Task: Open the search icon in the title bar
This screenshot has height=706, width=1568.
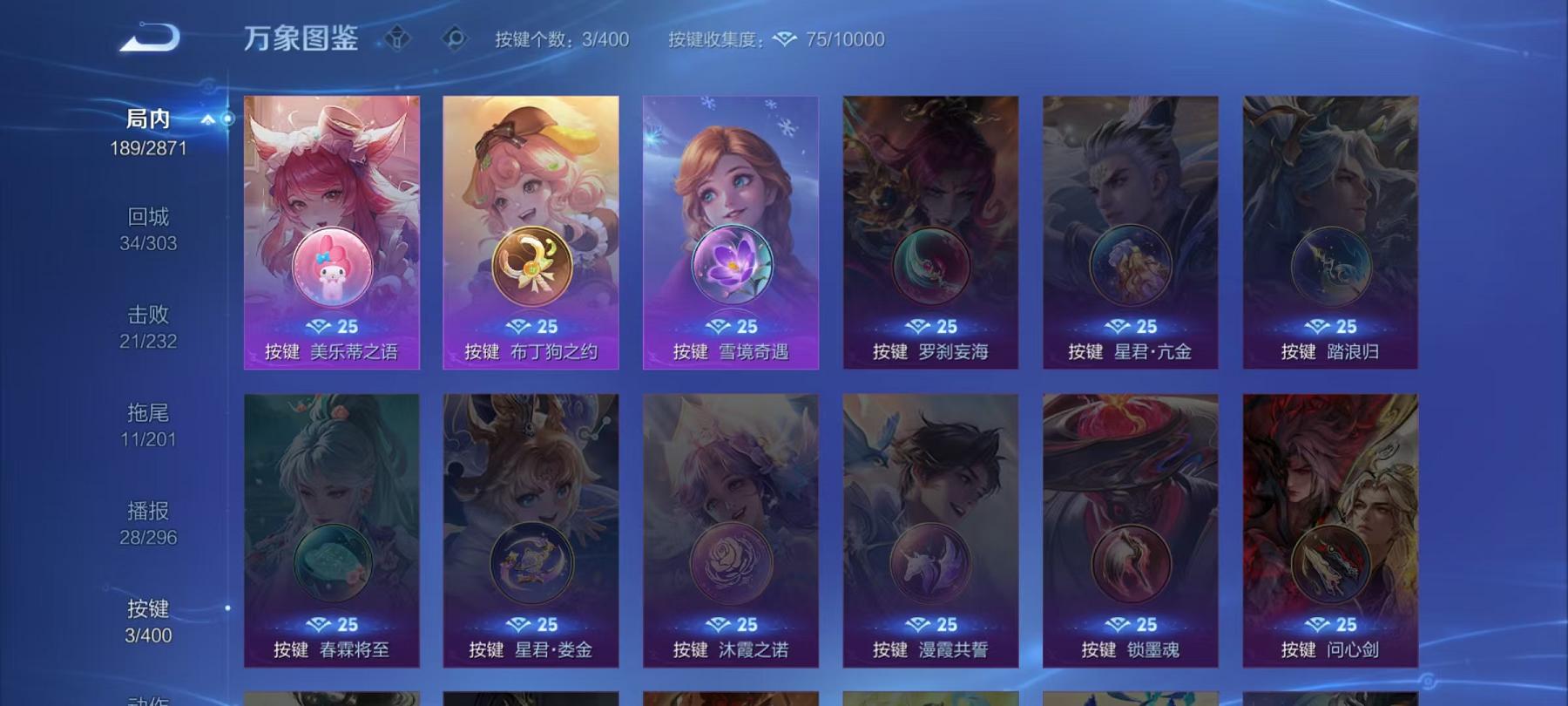Action: tap(454, 38)
